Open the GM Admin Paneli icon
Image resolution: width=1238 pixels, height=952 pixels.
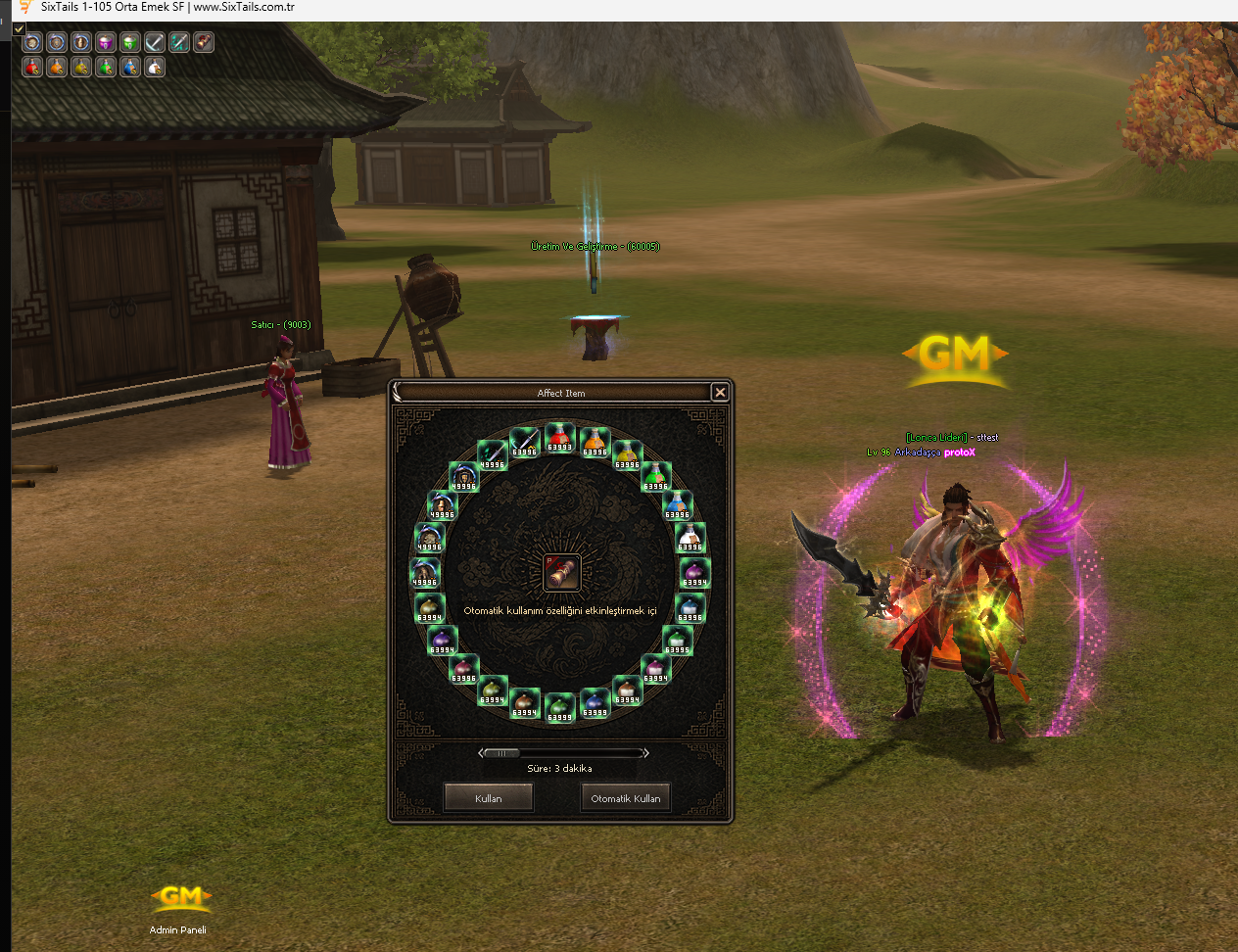[x=180, y=901]
